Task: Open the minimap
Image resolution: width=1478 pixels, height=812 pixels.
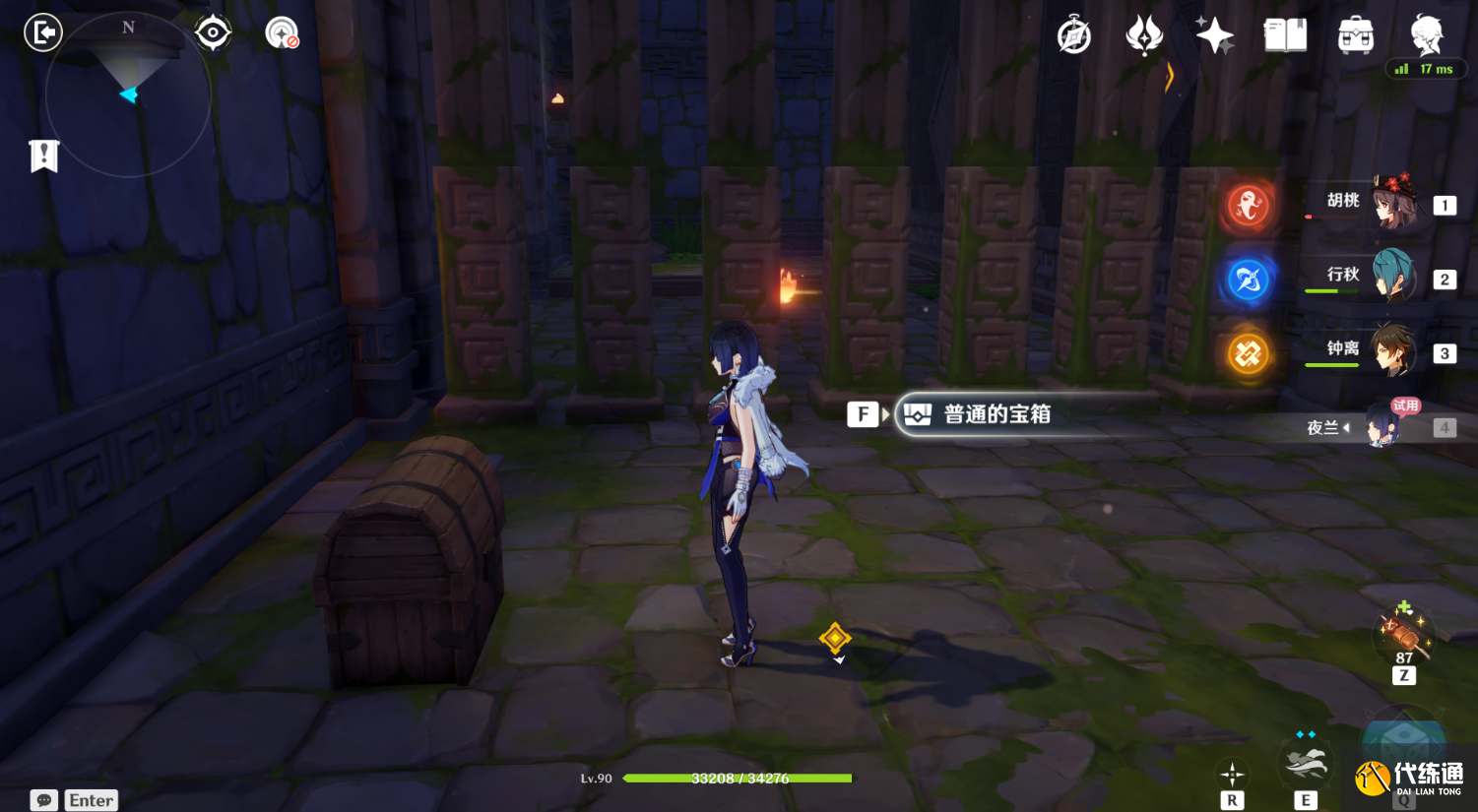Action: (x=128, y=95)
